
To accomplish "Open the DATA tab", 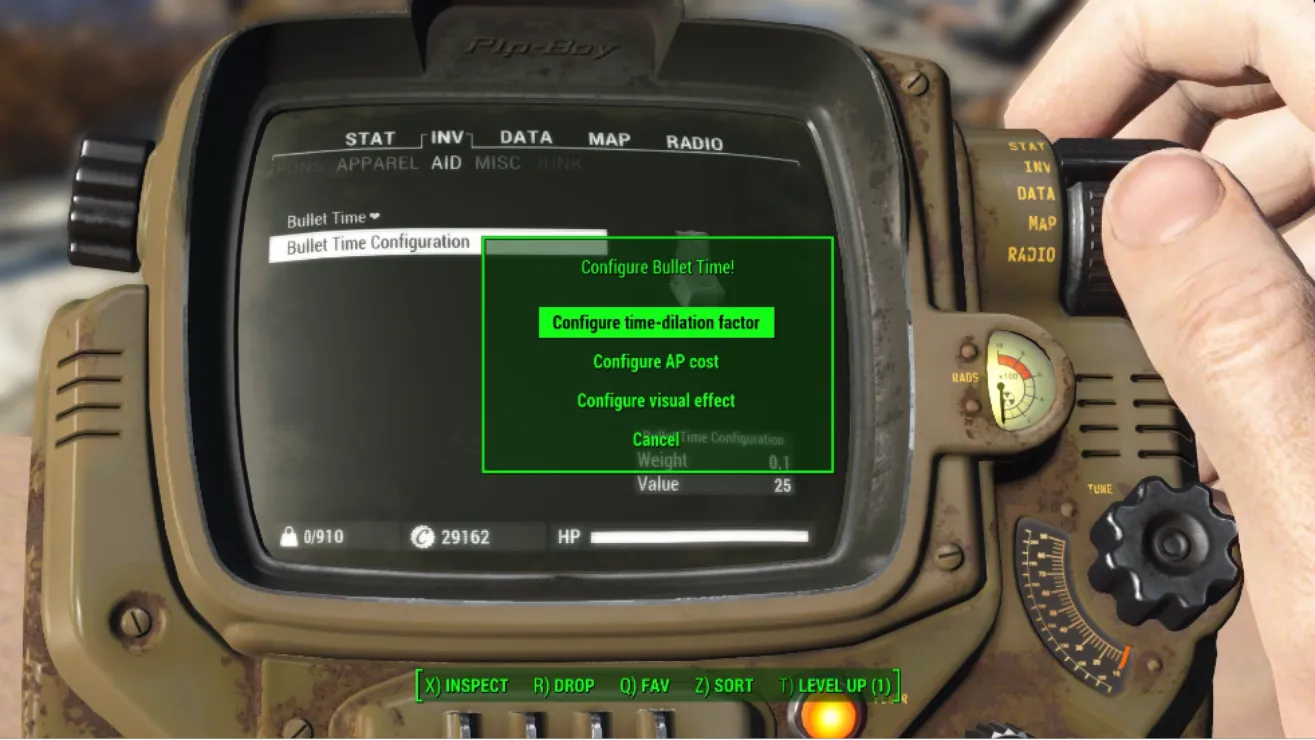I will click(x=526, y=138).
